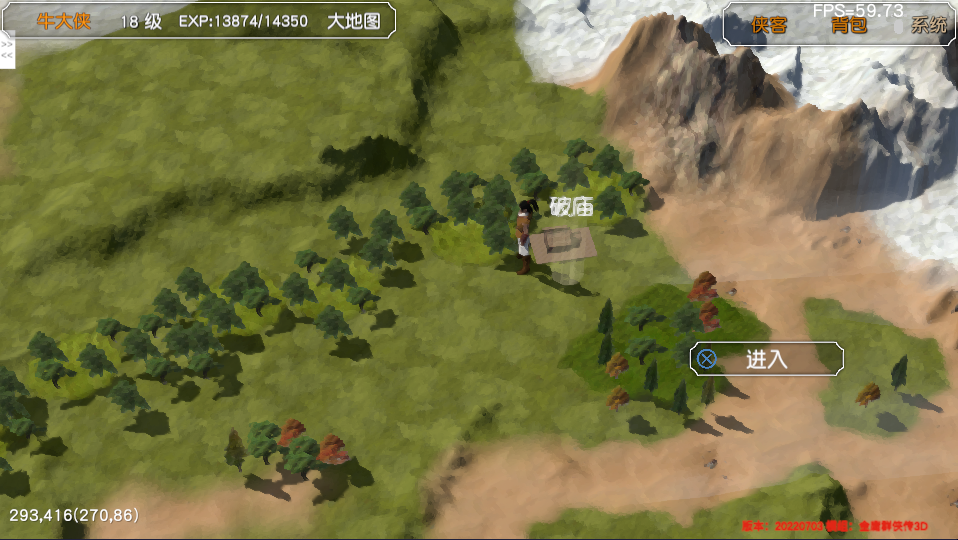Viewport: 958px width, 540px height.
Task: Click the 进入 button to enter
Action: point(766,359)
